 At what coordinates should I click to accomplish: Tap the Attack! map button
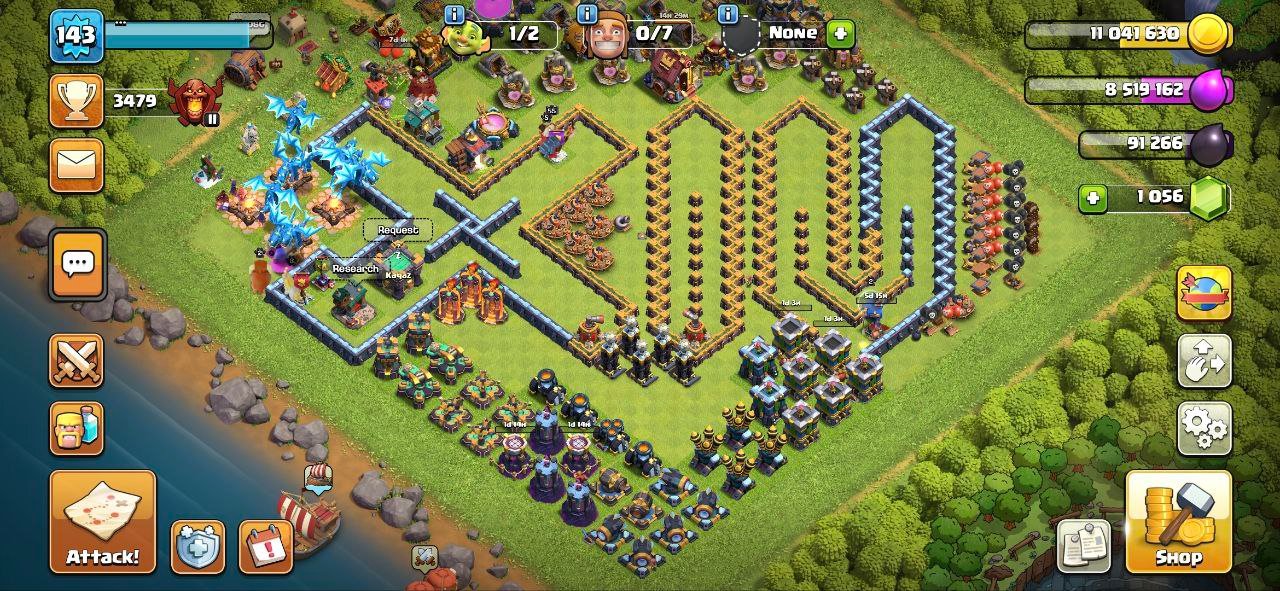[102, 521]
